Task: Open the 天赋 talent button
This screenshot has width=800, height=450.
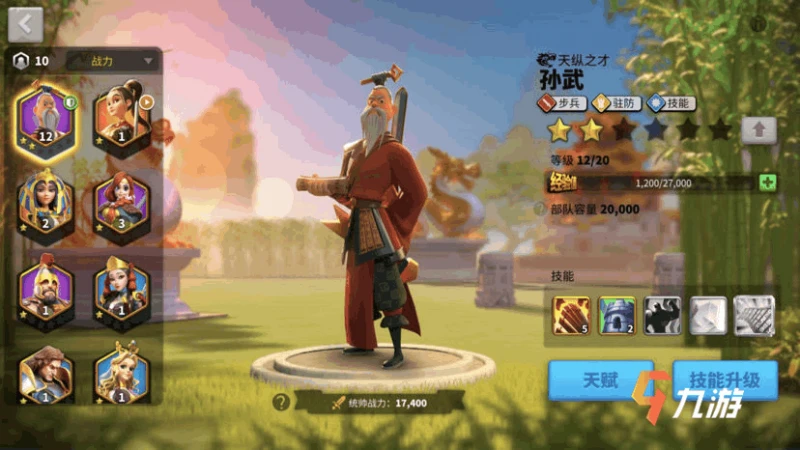Action: (600, 380)
